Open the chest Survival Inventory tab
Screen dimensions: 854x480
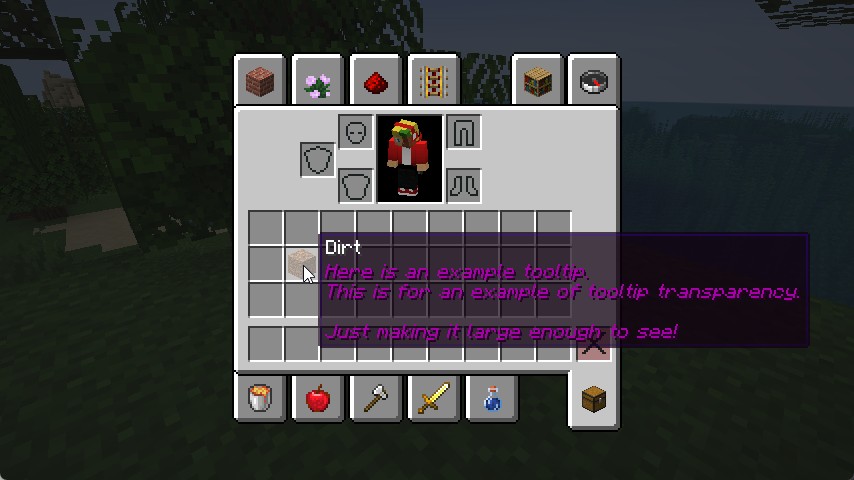point(594,399)
